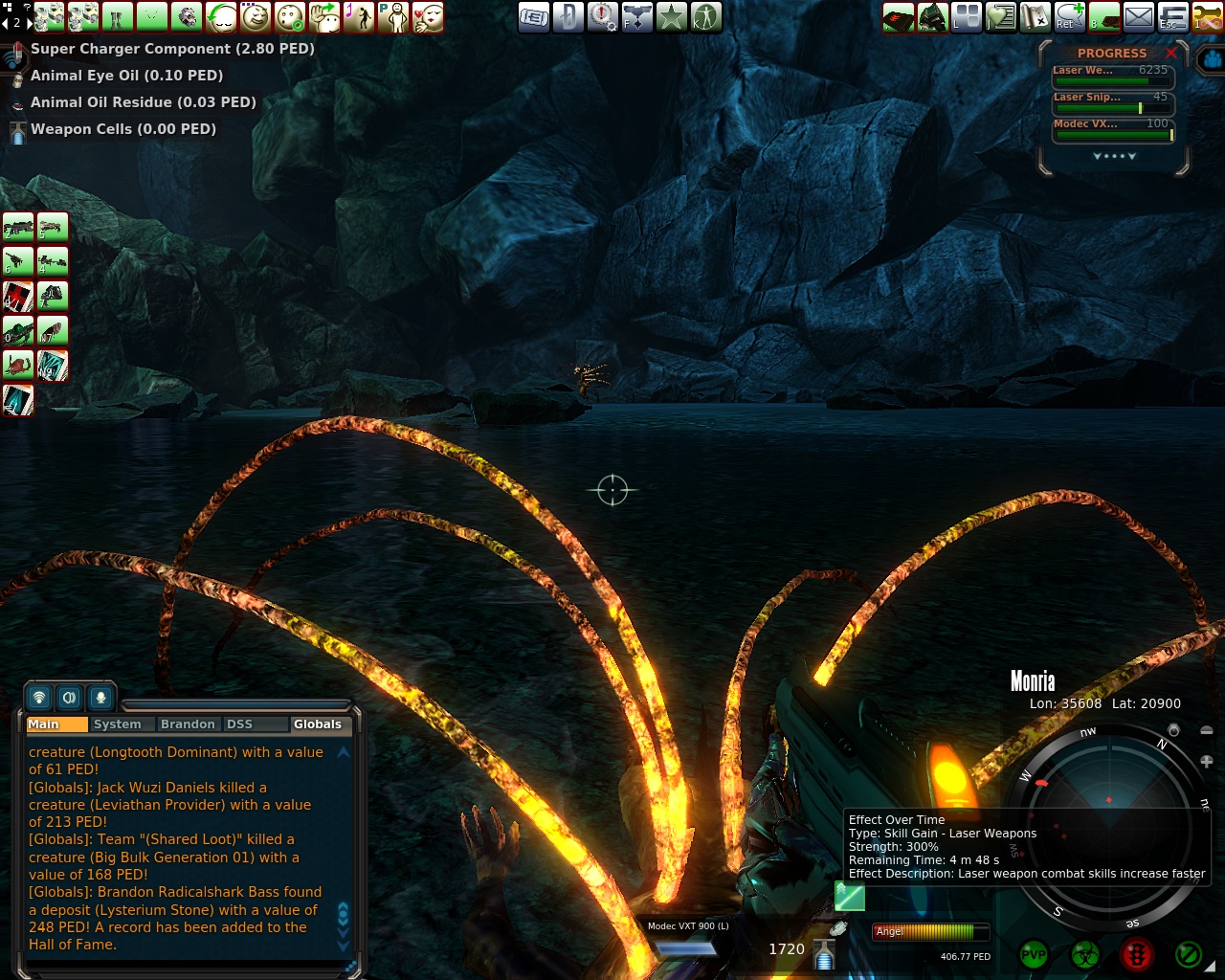The width and height of the screenshot is (1225, 980).
Task: Switch to the DSS chat tab
Action: pyautogui.click(x=239, y=724)
